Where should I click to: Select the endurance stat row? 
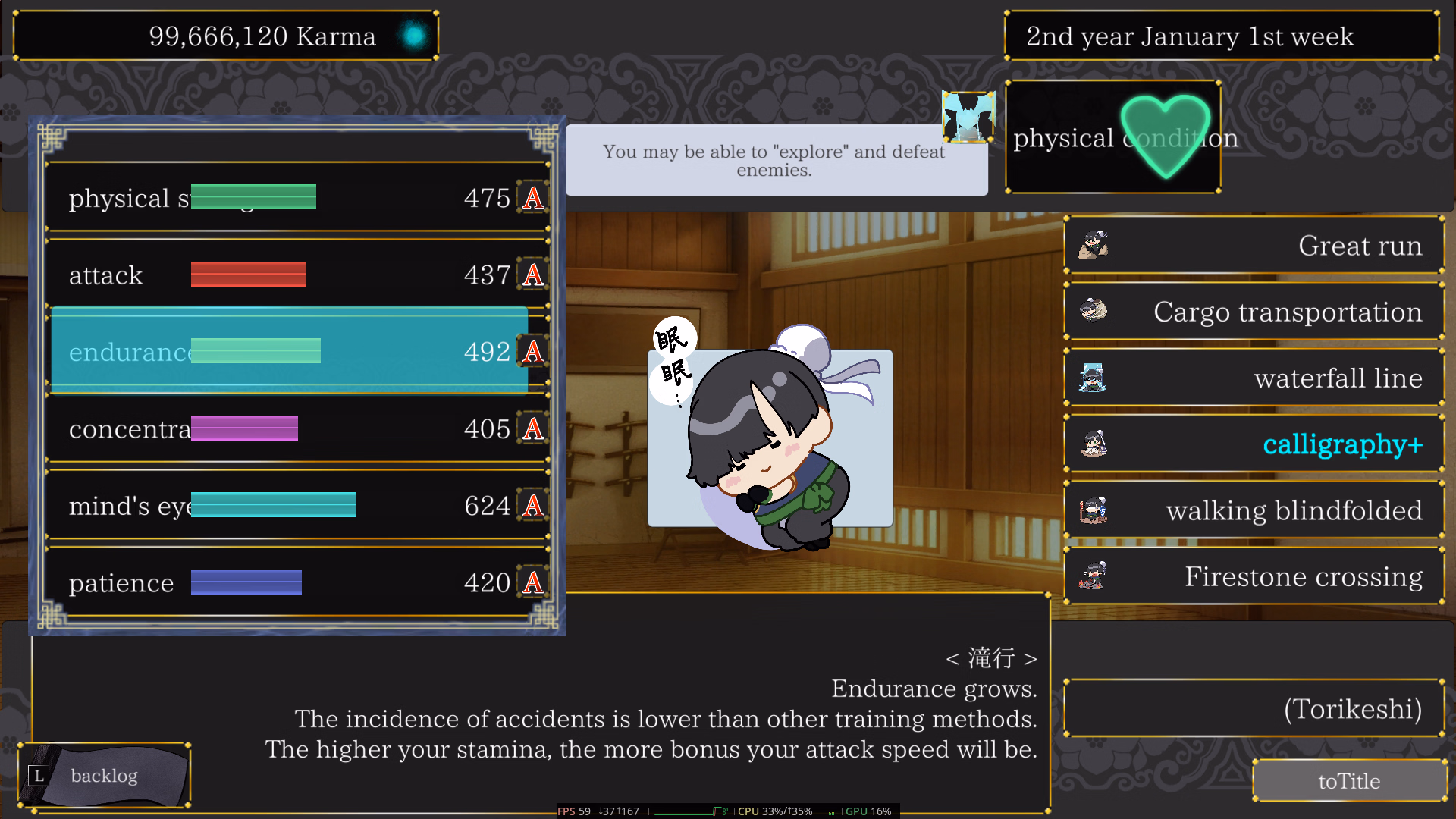click(x=296, y=351)
